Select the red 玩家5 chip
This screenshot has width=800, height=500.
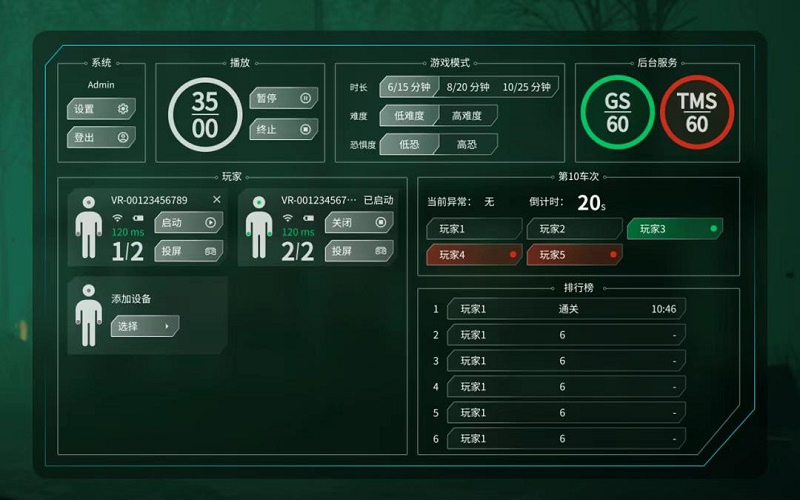574,255
